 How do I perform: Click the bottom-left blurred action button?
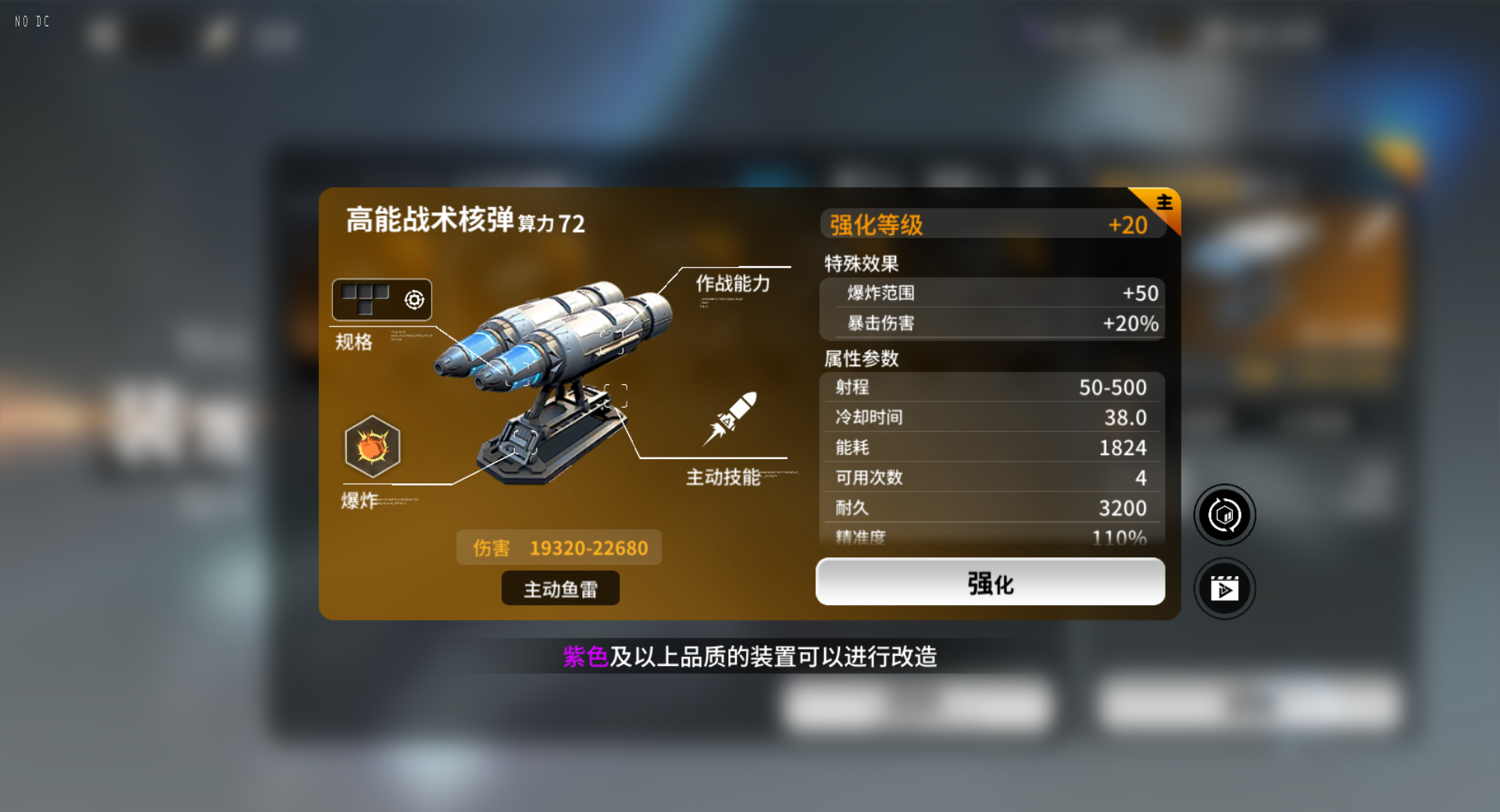[x=920, y=705]
